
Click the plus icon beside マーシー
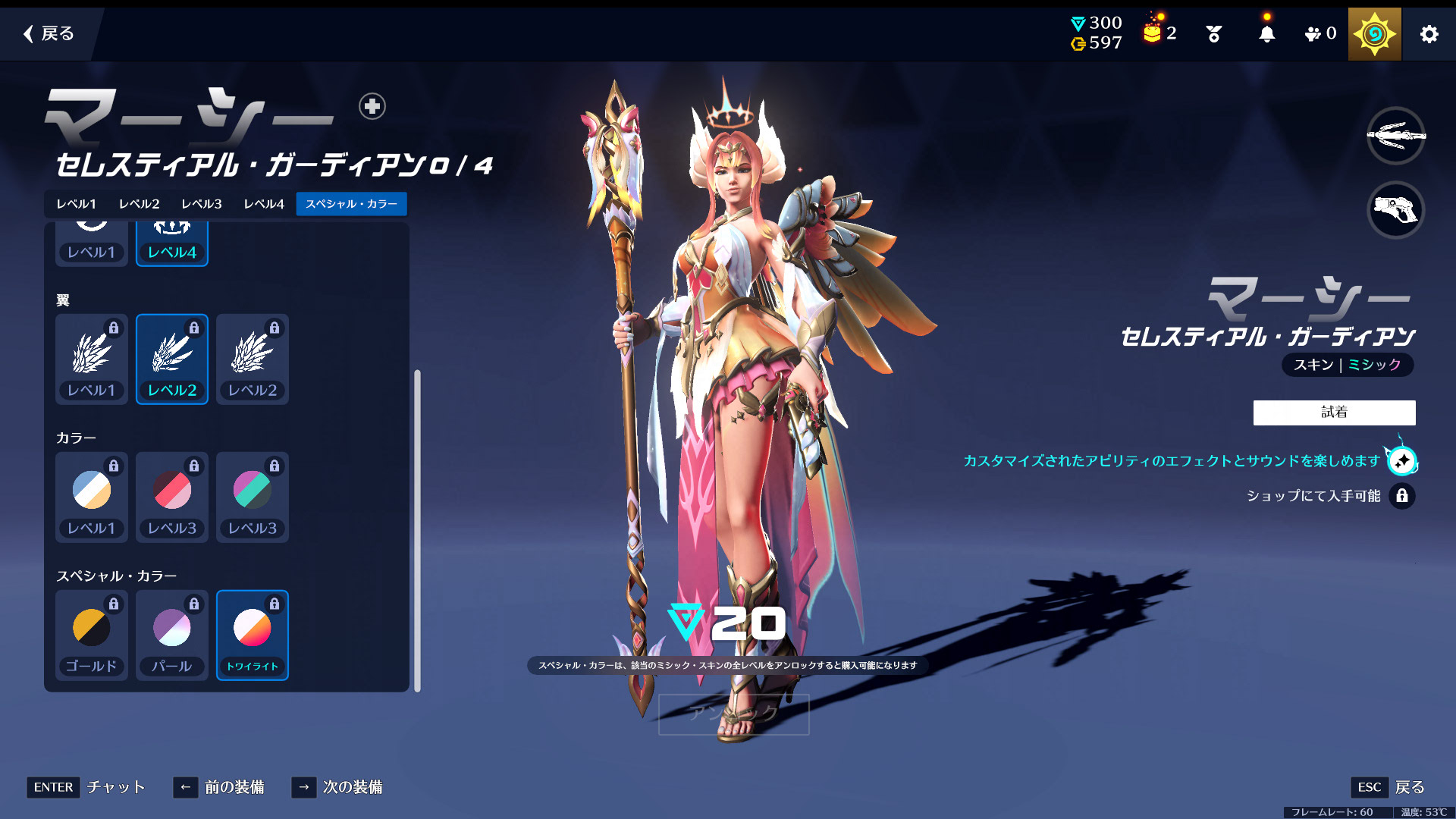(372, 106)
